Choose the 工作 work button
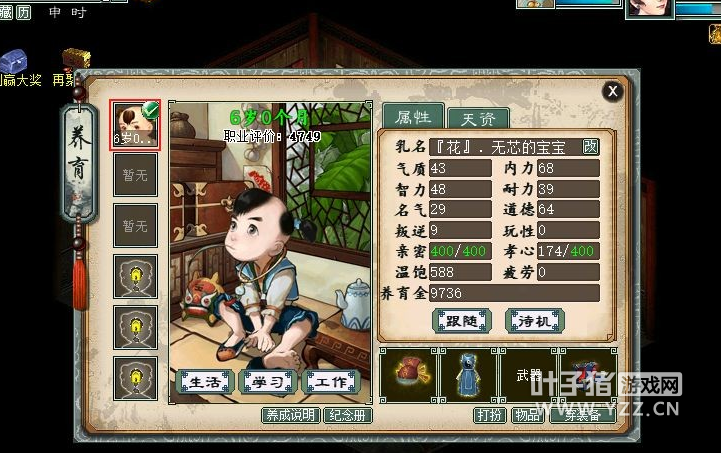 (331, 381)
